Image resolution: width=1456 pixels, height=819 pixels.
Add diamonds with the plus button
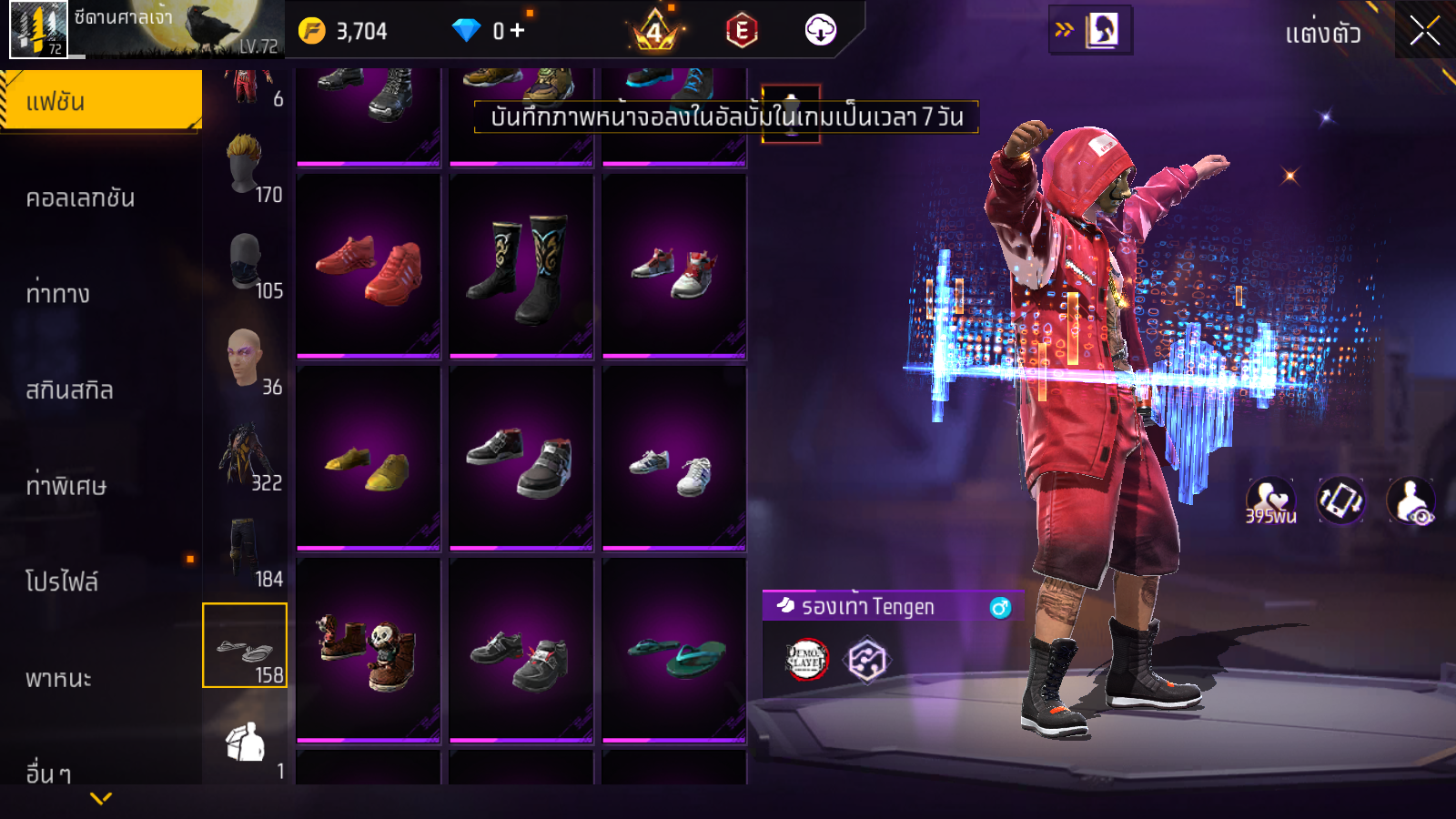(x=517, y=31)
